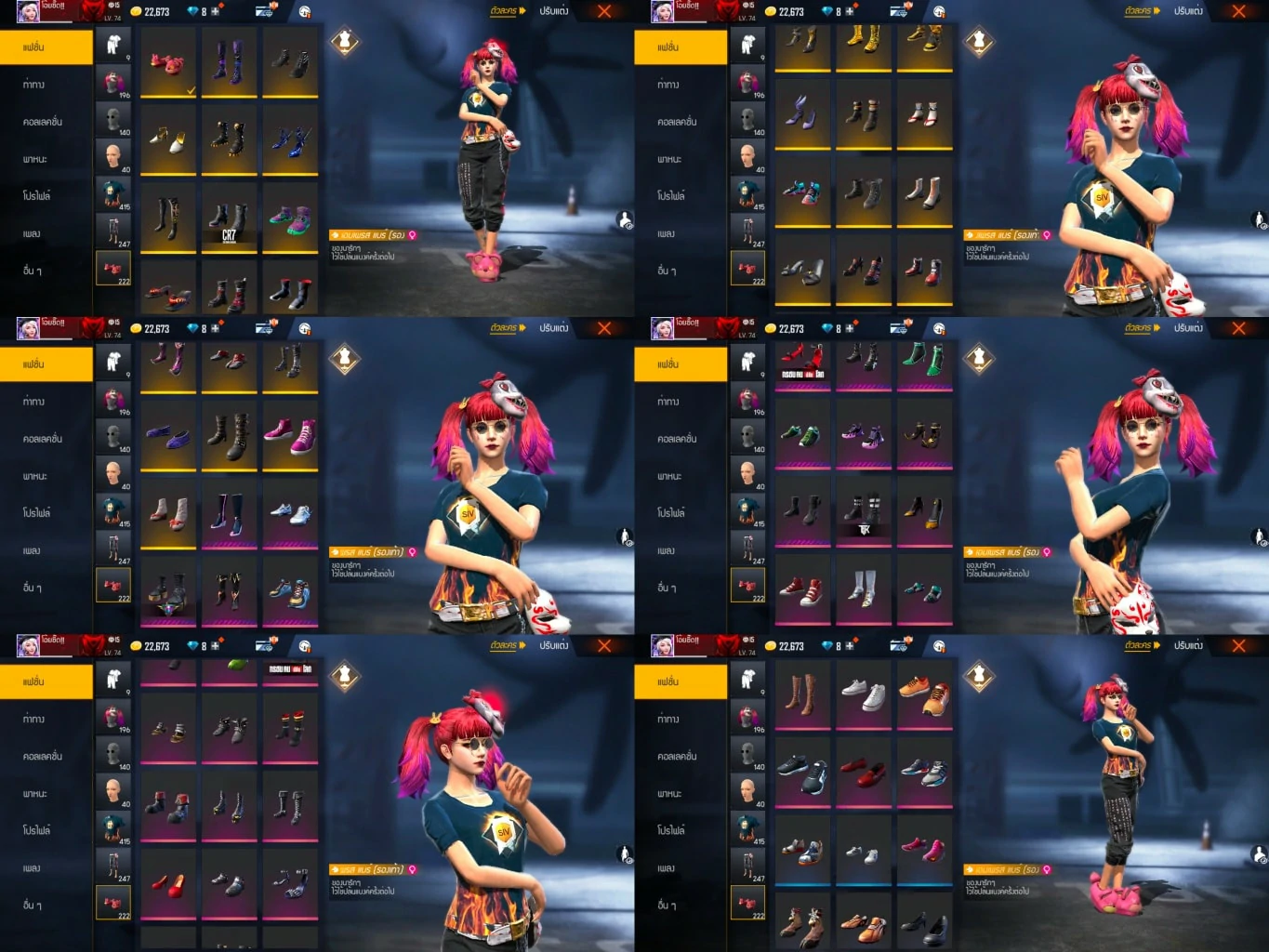Select the tall brown knee-high boots
This screenshot has width=1269, height=952.
click(802, 694)
